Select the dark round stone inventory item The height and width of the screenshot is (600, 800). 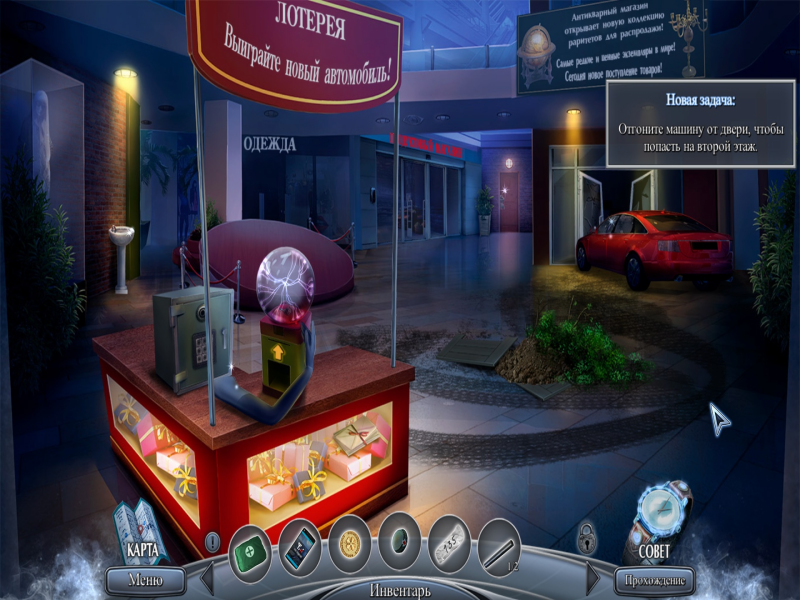tap(400, 547)
